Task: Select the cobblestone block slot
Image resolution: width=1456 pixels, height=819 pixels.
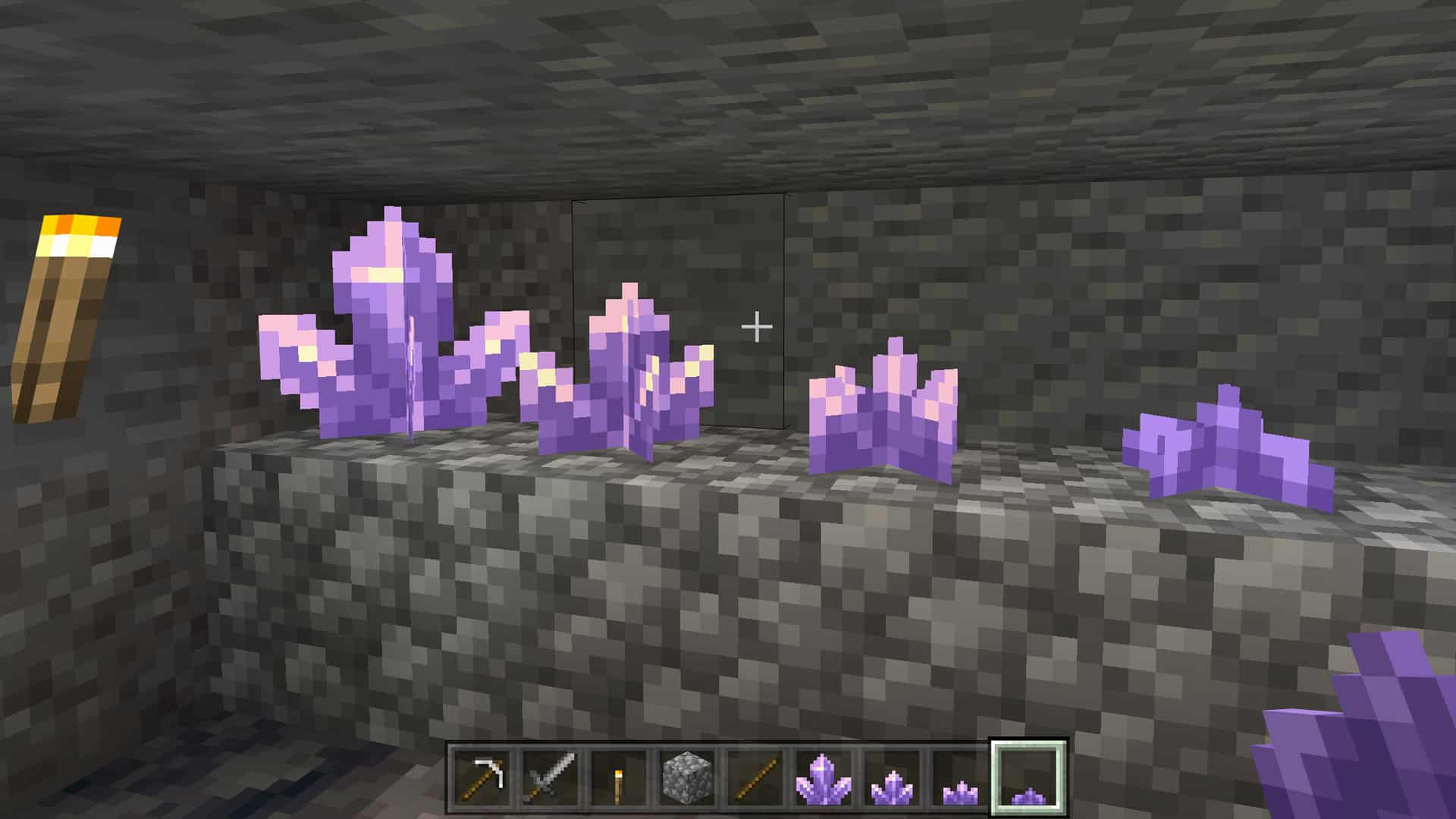Action: [x=687, y=778]
